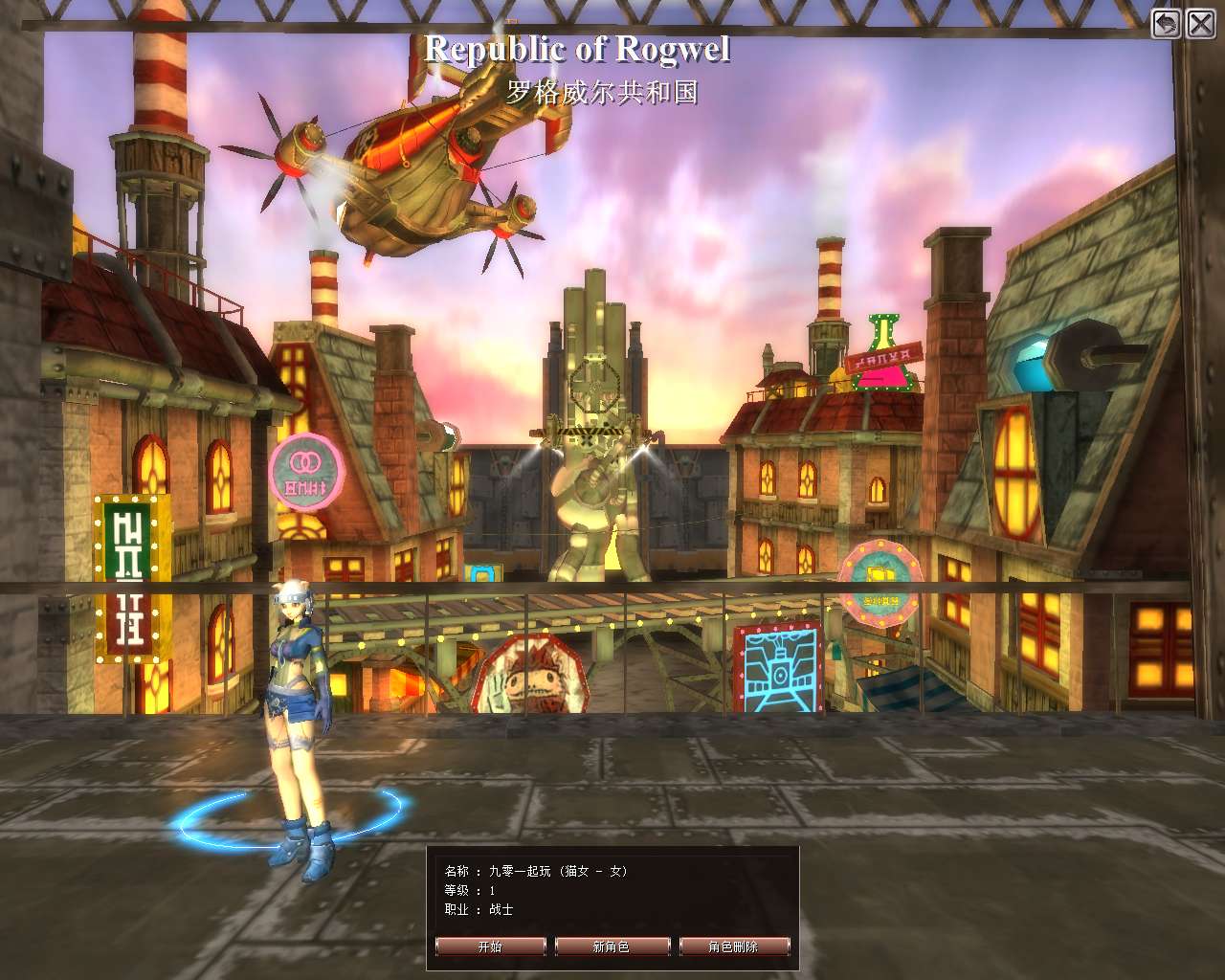Click the 开始 (Start) button
This screenshot has width=1225, height=980.
(489, 946)
